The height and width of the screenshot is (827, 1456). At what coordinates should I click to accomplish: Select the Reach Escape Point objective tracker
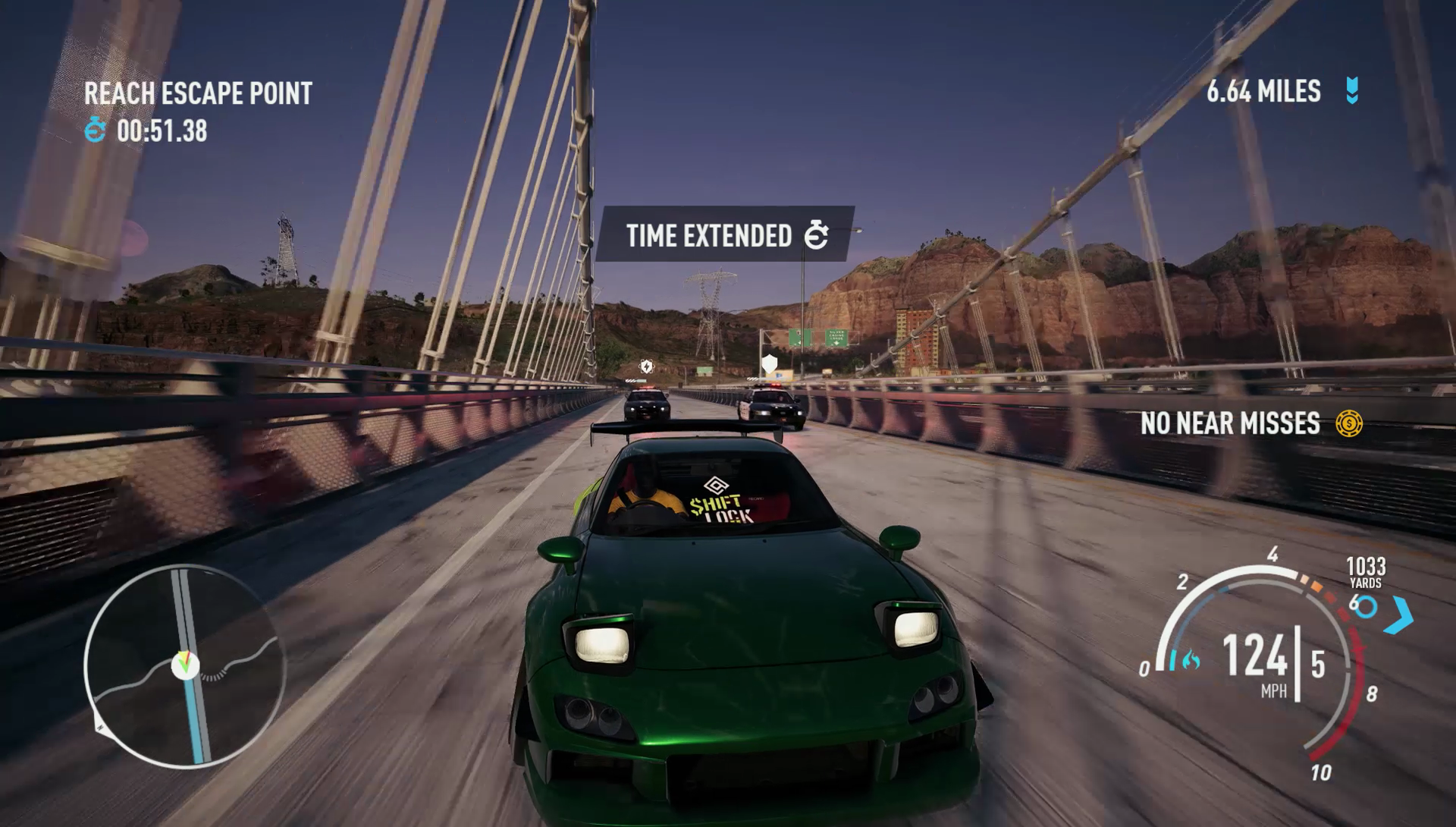[x=198, y=93]
